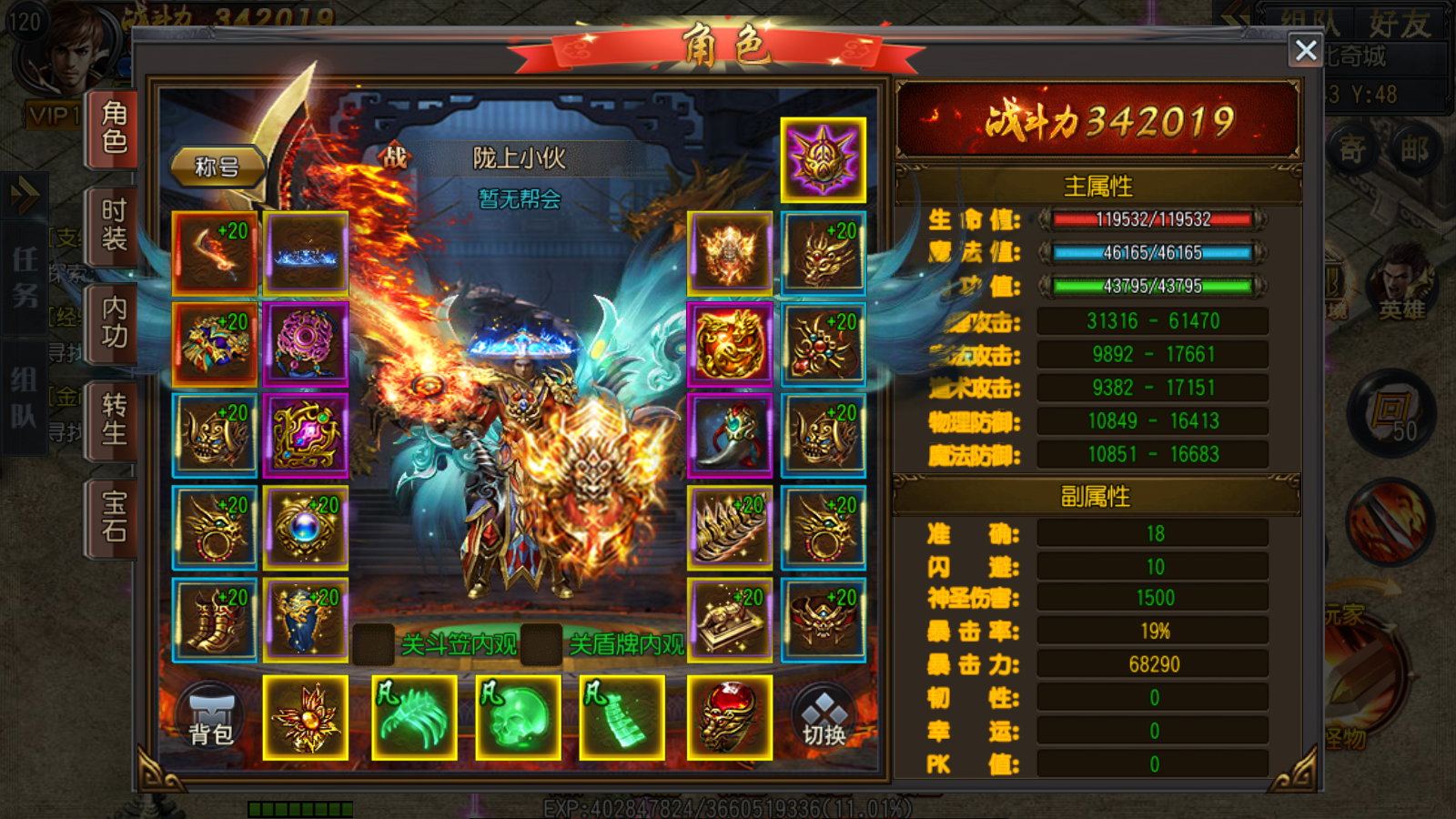Click the green spine bone slot
This screenshot has height=819, width=1456.
622,718
